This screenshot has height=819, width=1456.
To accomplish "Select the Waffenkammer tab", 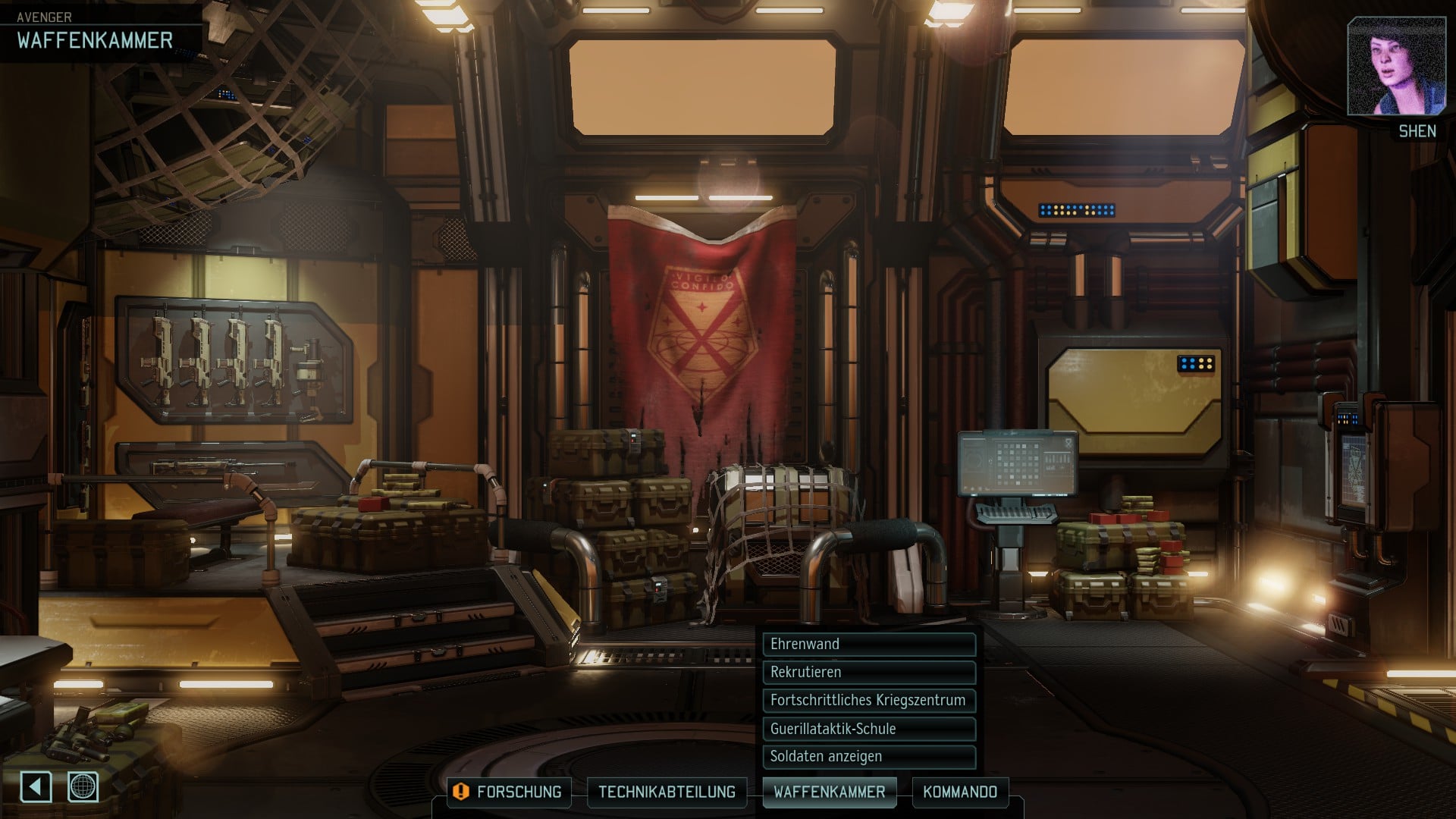I will tap(829, 792).
